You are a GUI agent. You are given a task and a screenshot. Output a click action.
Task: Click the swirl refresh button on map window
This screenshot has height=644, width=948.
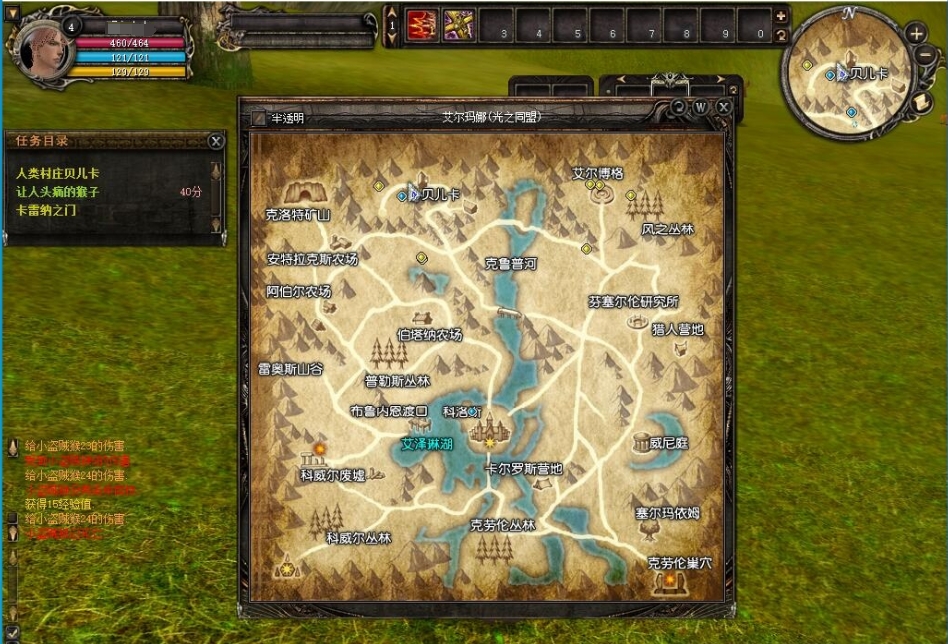click(x=679, y=106)
